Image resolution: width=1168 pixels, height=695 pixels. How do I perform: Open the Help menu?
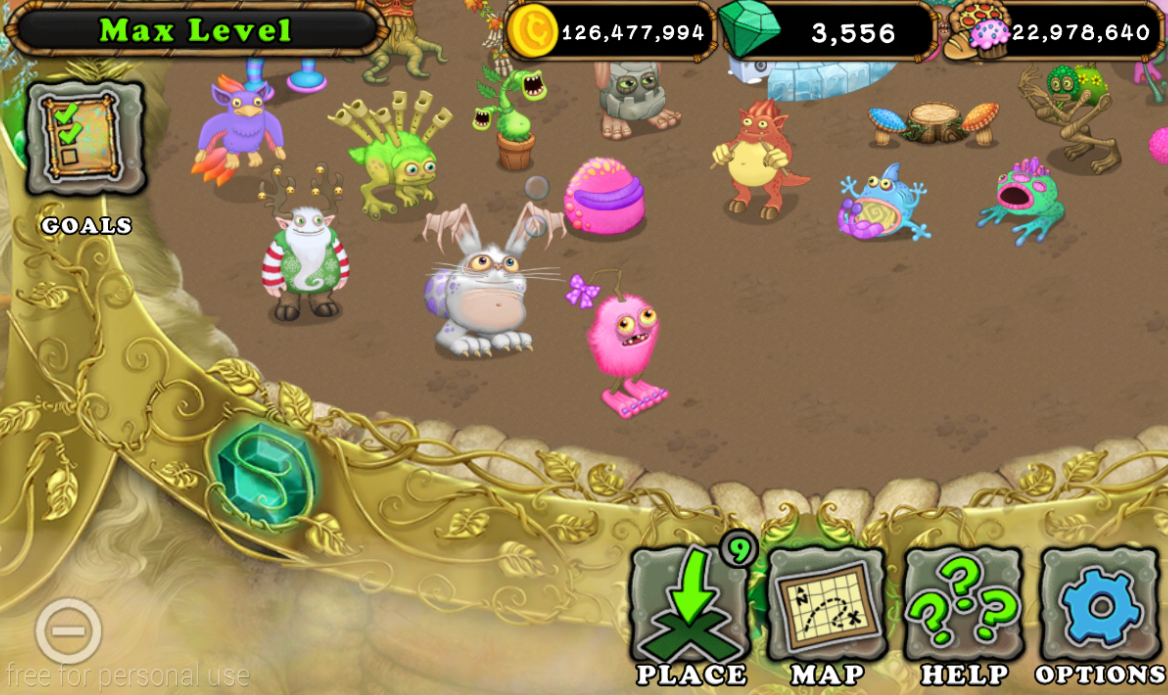tap(962, 606)
